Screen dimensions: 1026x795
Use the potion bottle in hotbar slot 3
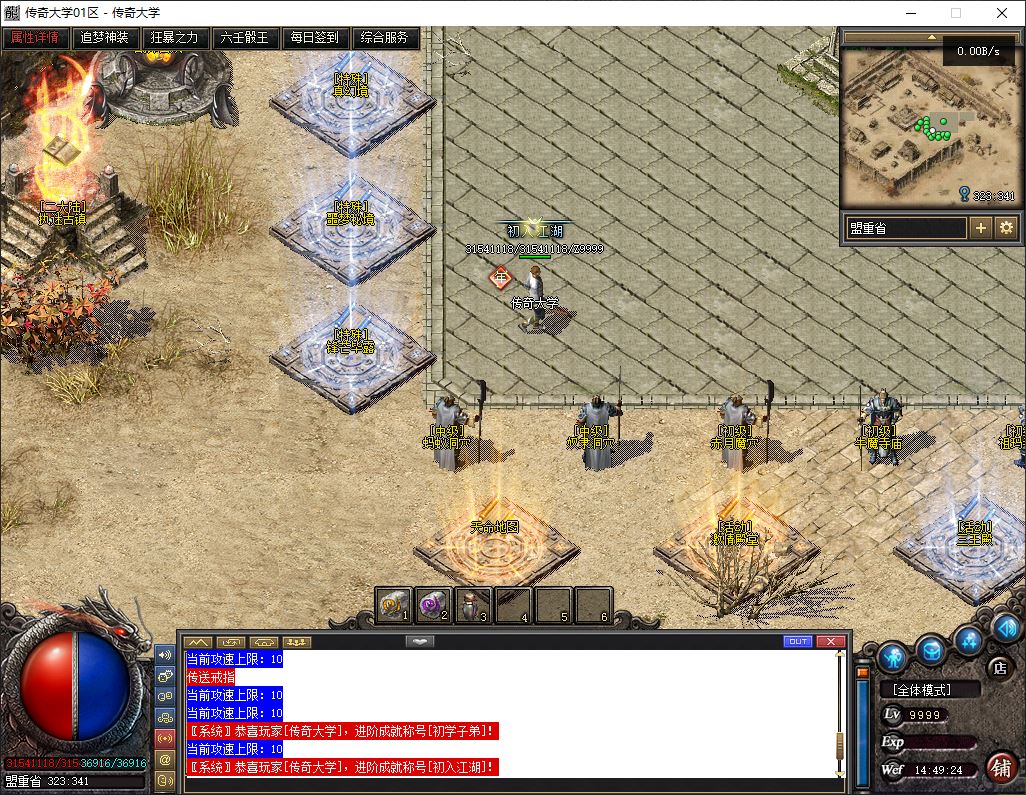473,604
